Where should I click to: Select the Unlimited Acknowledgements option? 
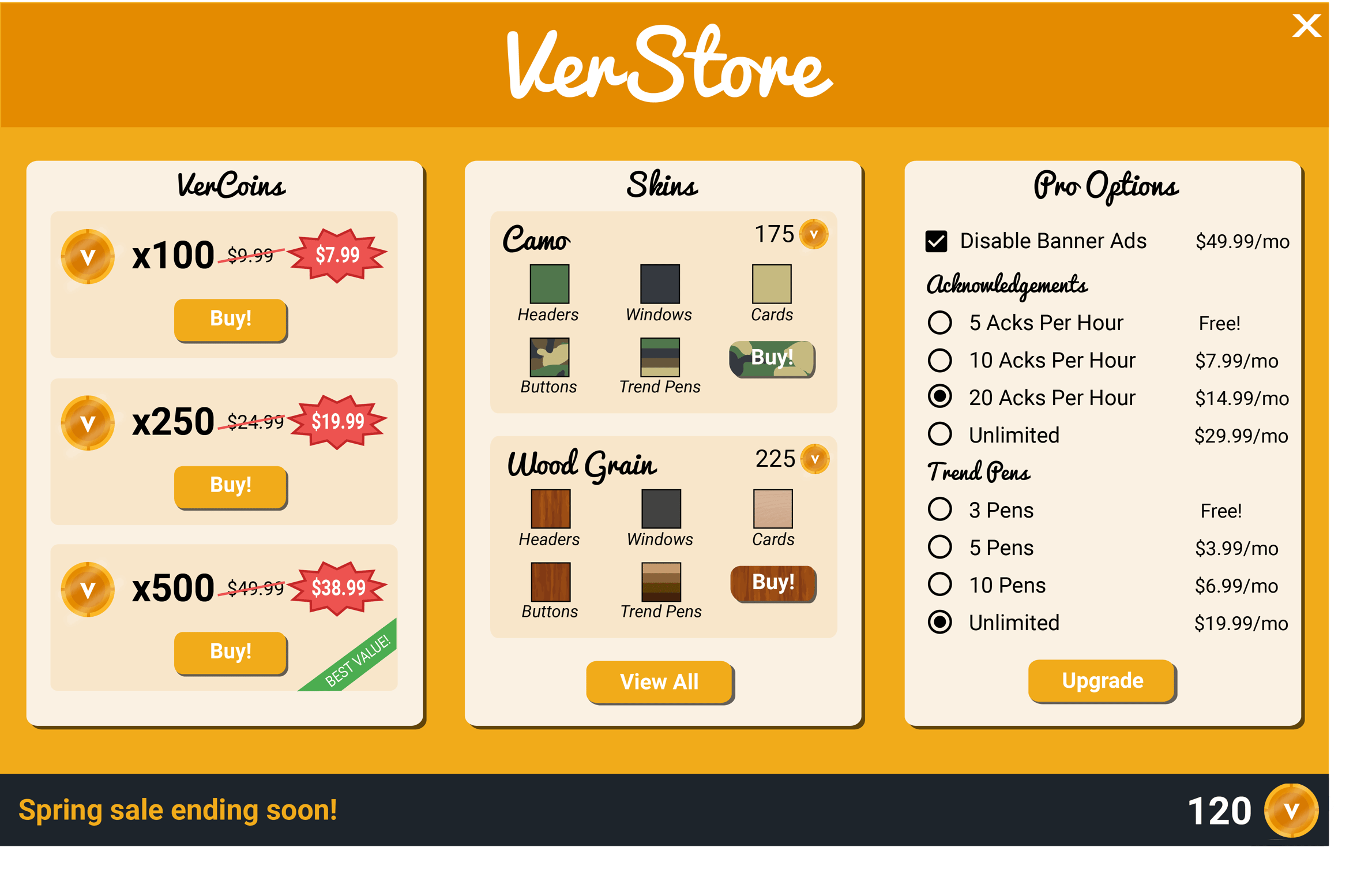[941, 435]
